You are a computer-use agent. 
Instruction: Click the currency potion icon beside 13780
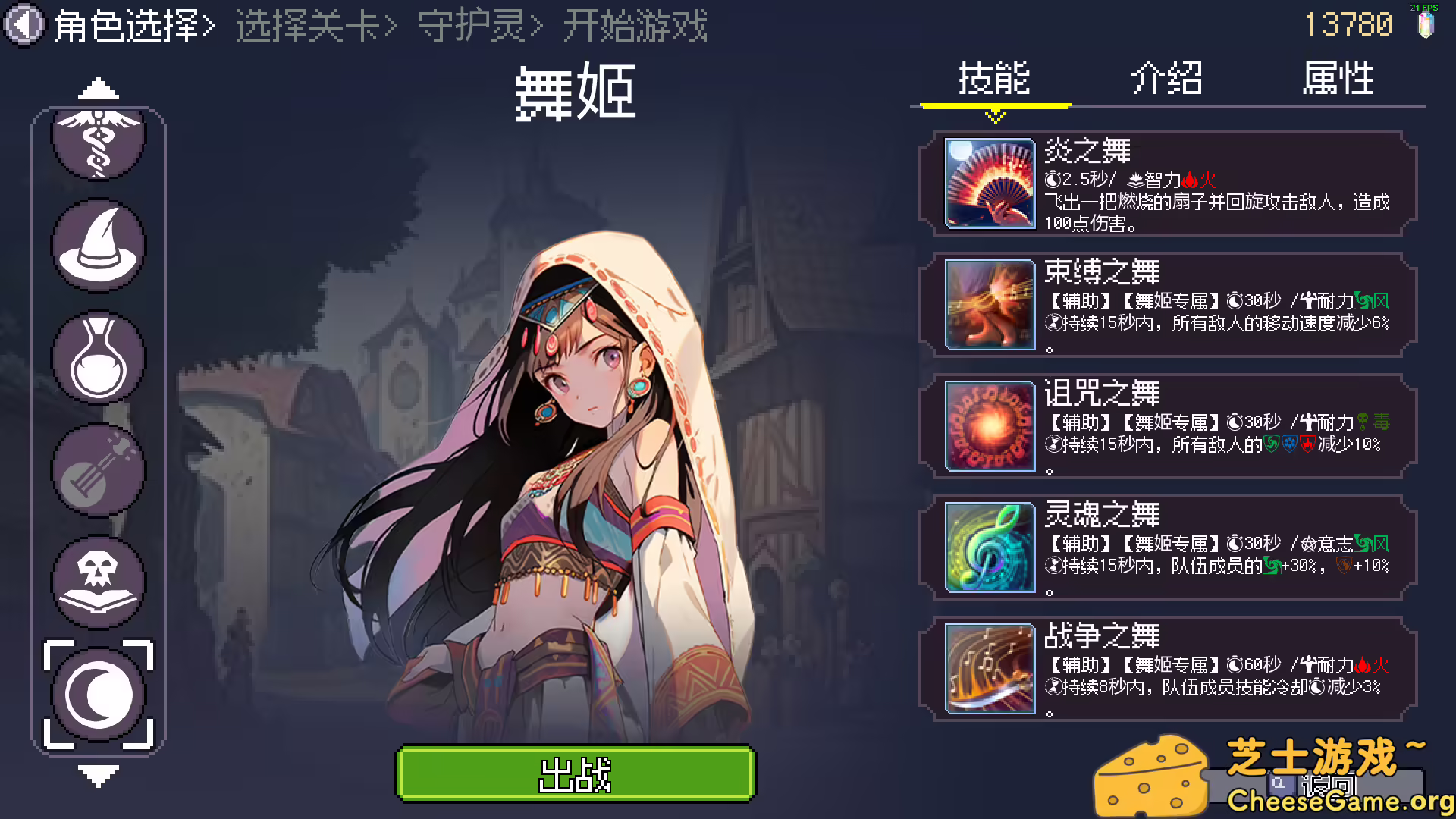point(1424,25)
